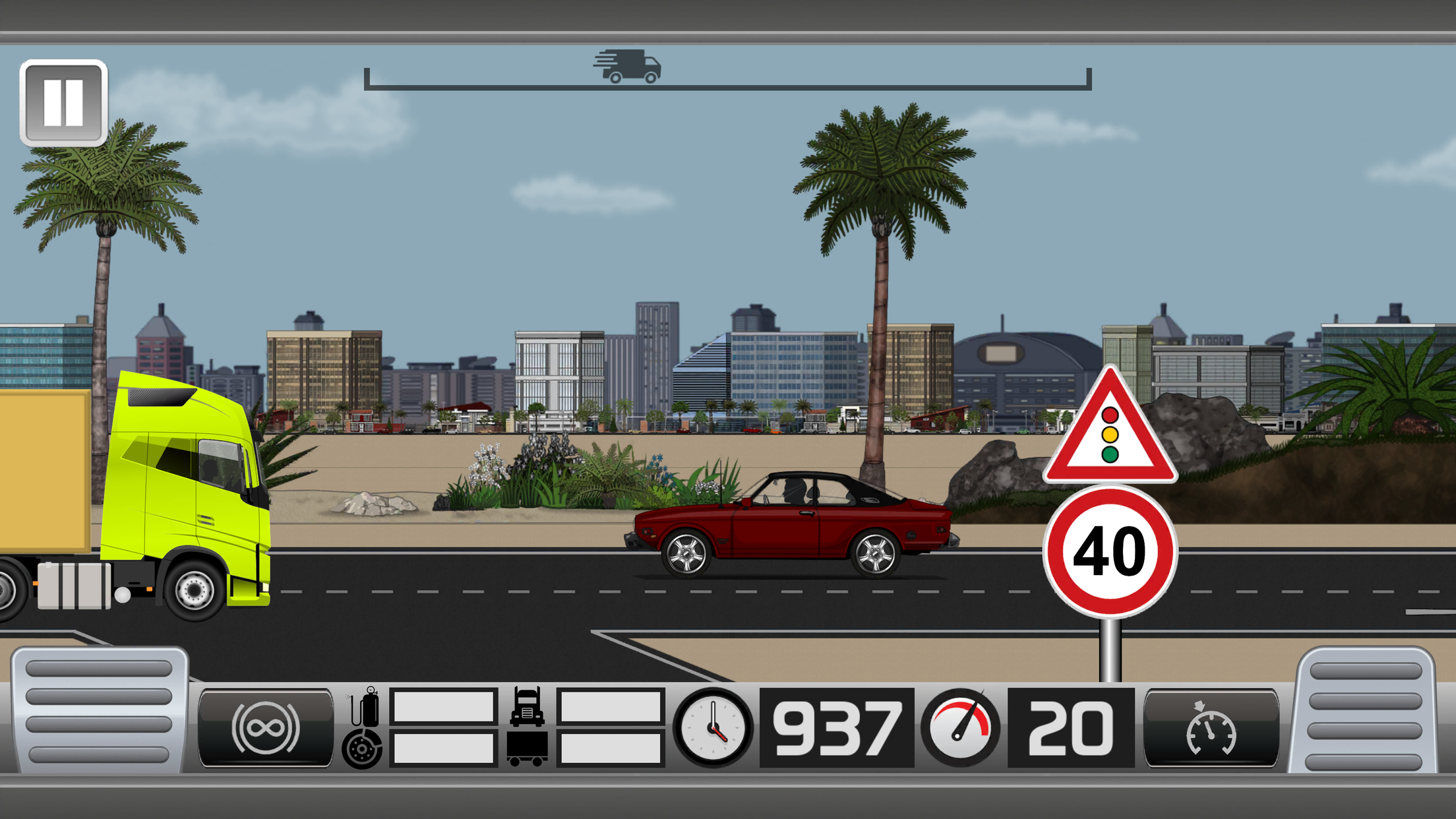
Task: Pause the game
Action: 63,102
